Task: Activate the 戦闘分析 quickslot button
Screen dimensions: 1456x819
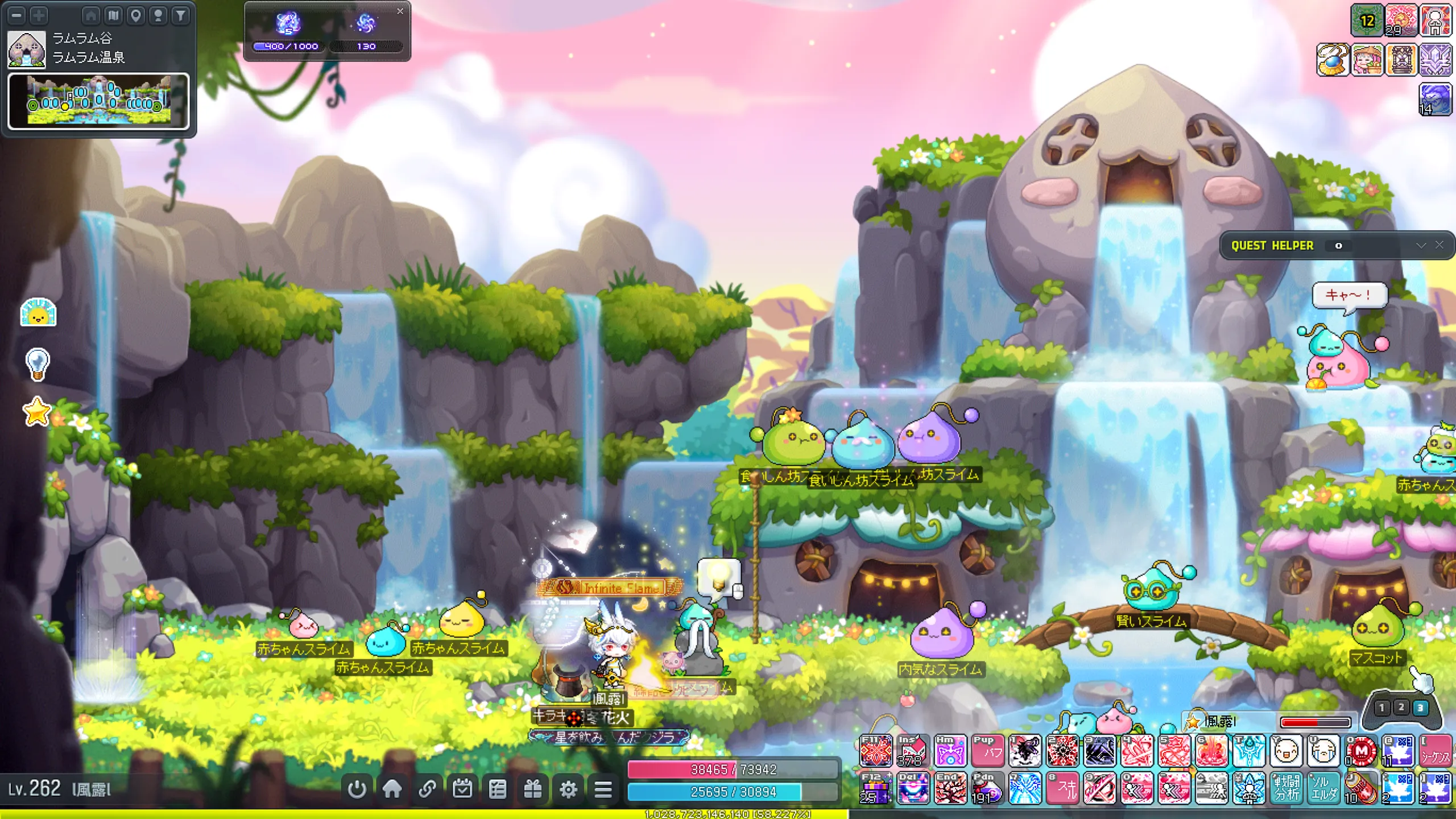Action: (x=1286, y=788)
